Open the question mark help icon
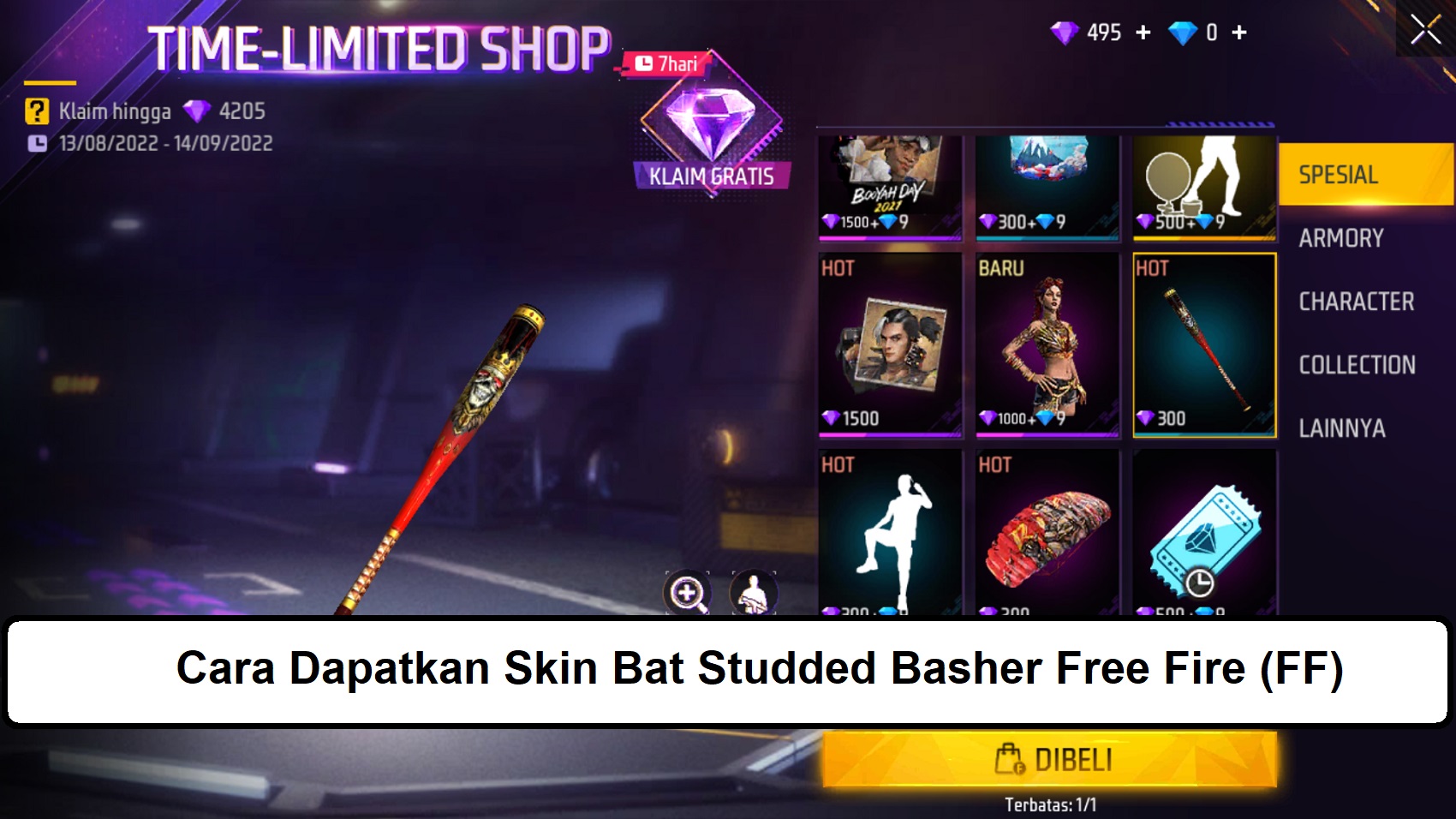The image size is (1456, 819). point(35,111)
